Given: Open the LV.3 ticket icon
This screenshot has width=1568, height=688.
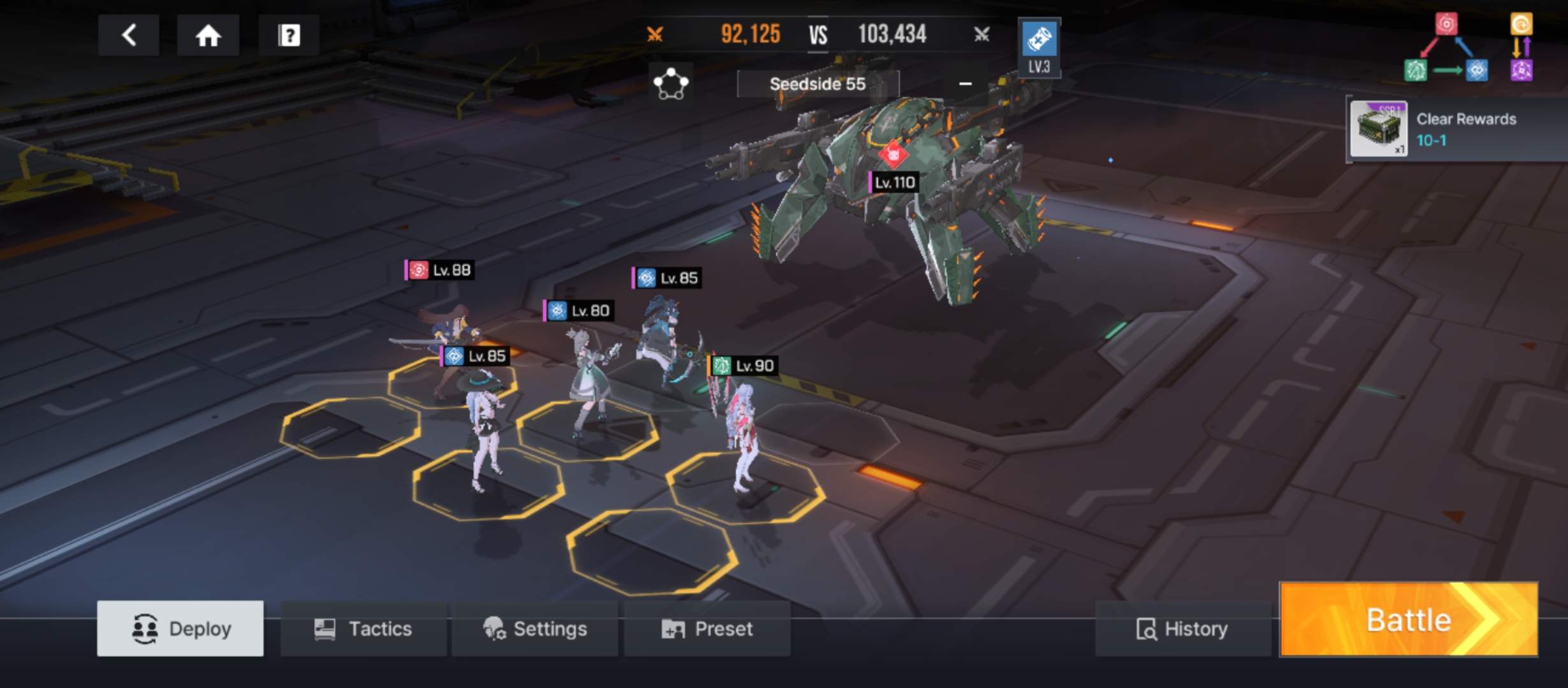Looking at the screenshot, I should coord(1039,47).
